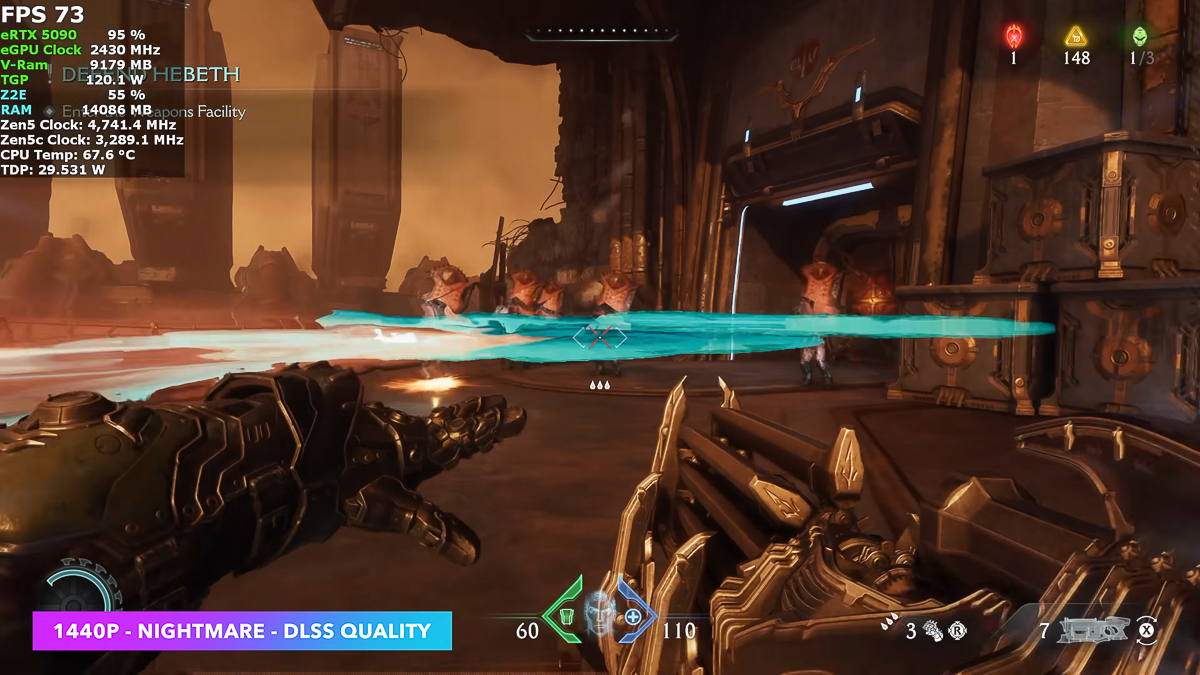Click the green Slayer helmet lives icon

tap(1139, 37)
